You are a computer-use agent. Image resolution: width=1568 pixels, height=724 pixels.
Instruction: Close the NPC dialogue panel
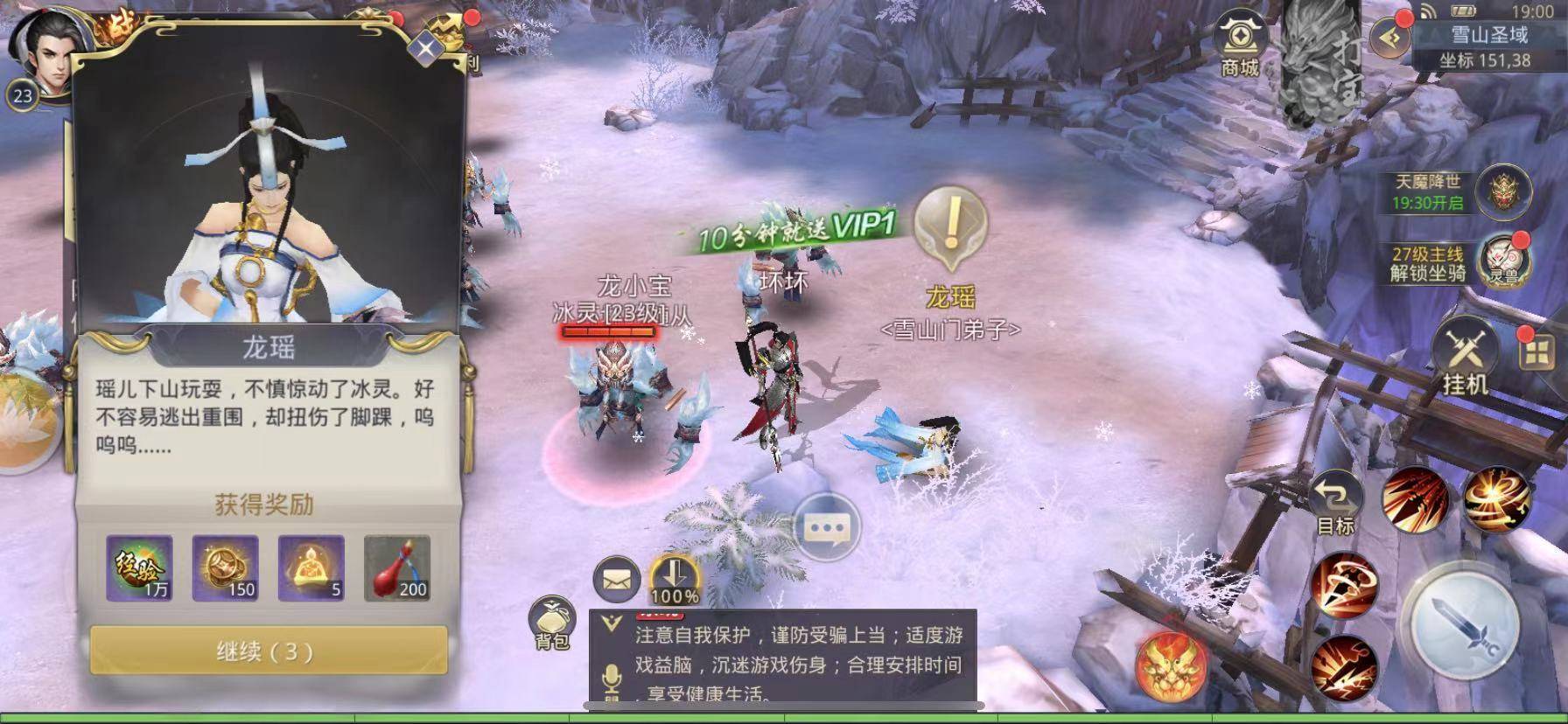pos(425,48)
